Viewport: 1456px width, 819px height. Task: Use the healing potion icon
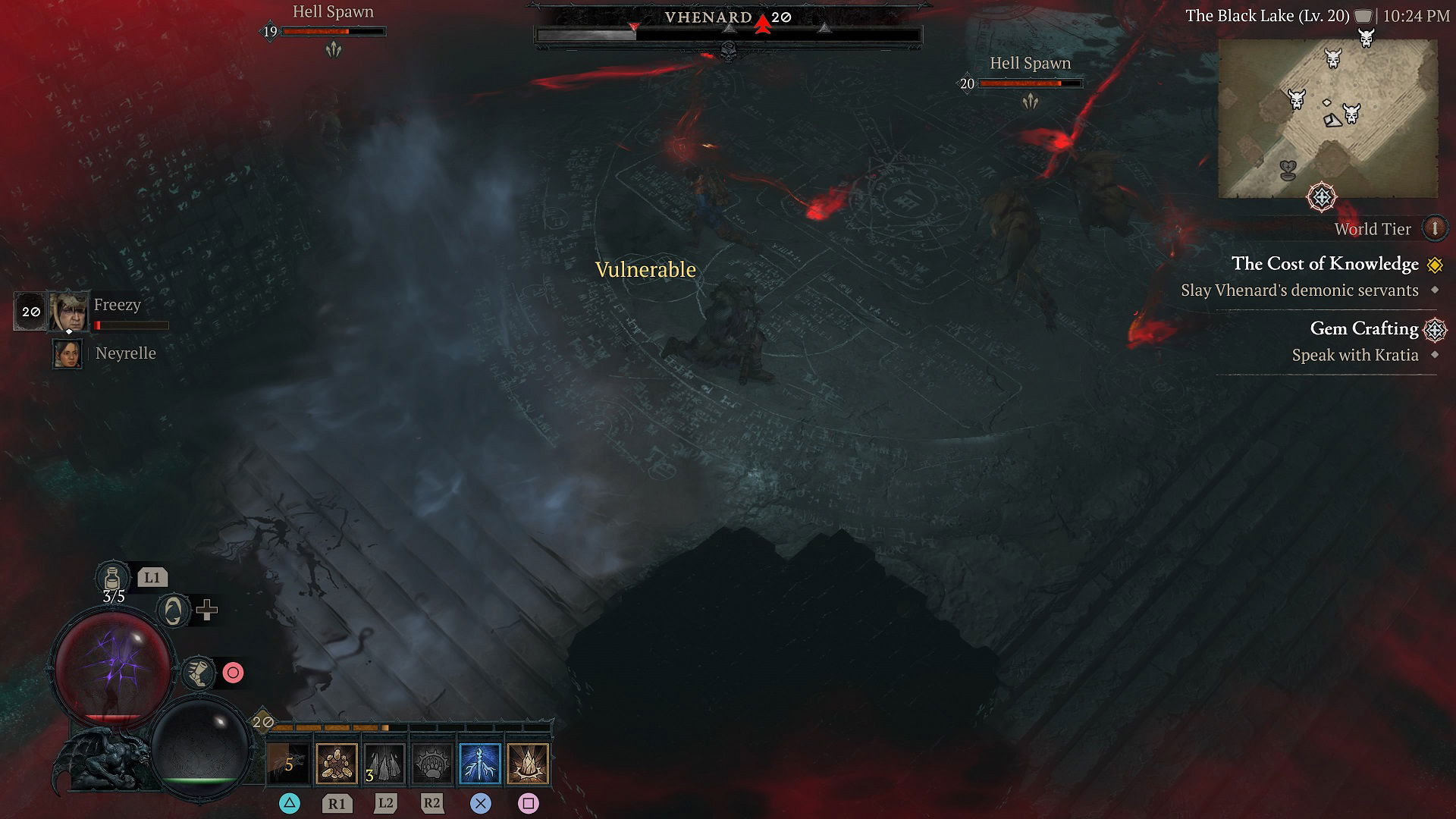click(113, 577)
